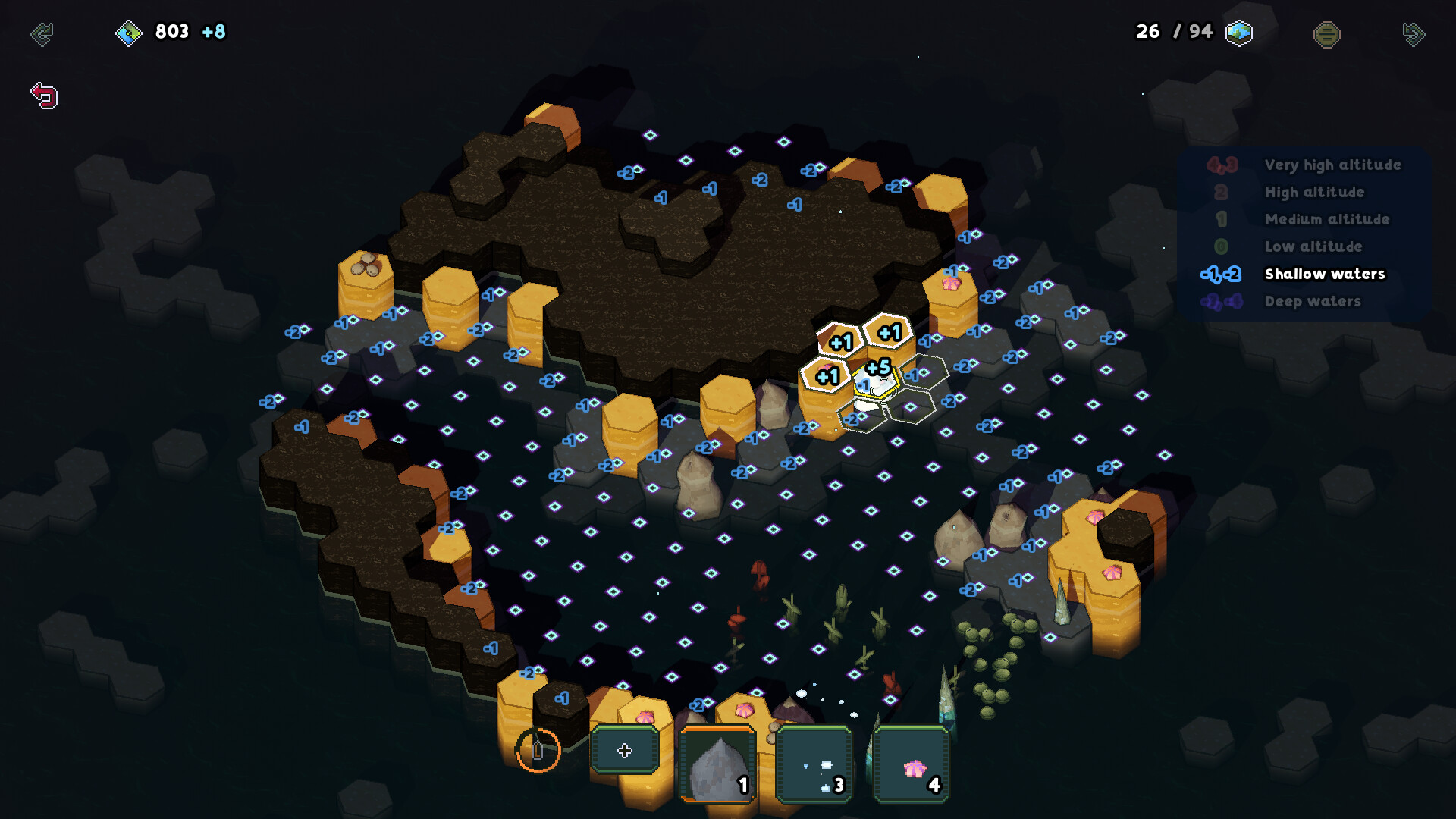
Task: Choose the water droplets tile slot
Action: (814, 764)
